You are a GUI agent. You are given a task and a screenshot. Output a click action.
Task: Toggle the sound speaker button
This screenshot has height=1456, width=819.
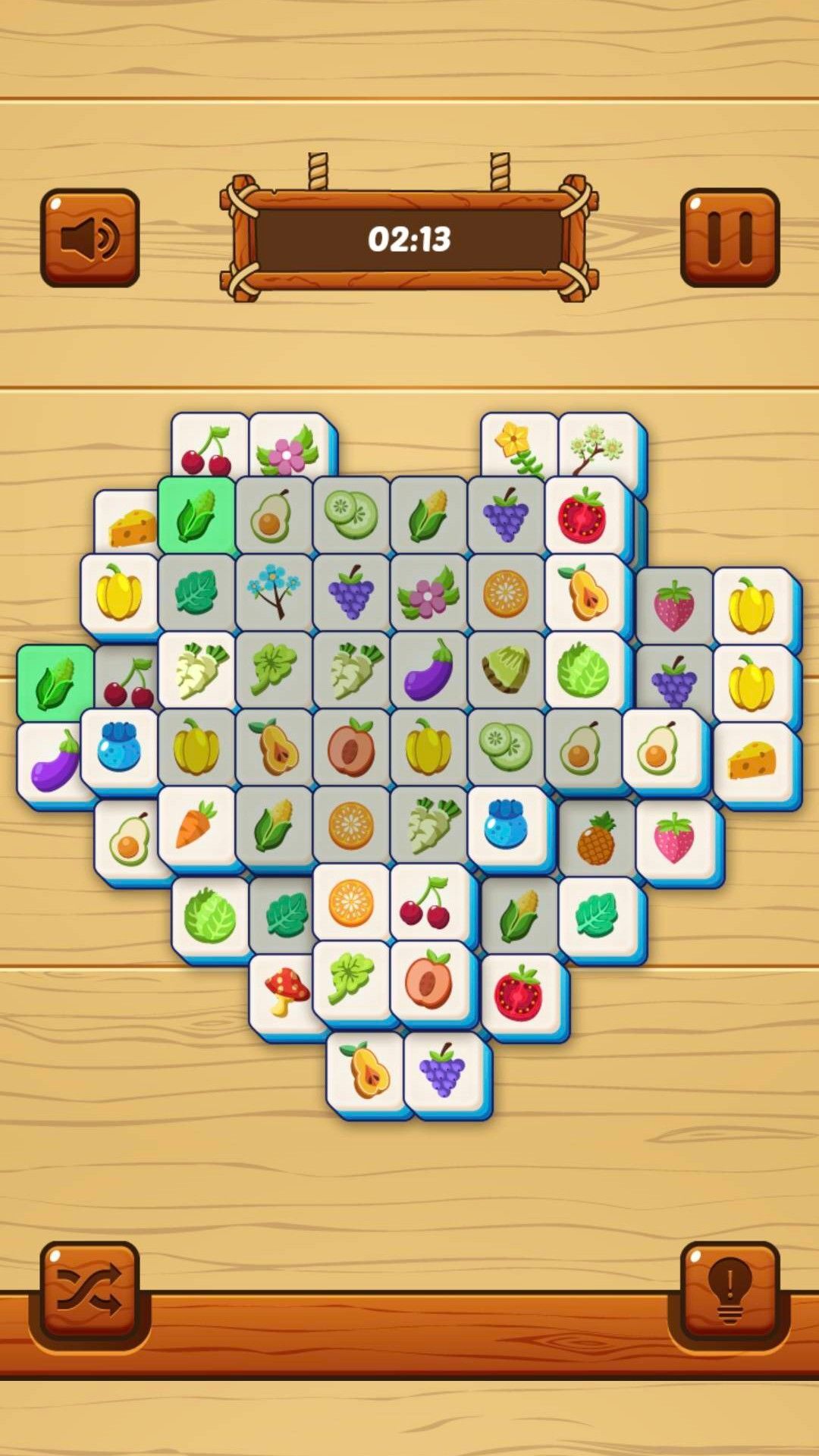pyautogui.click(x=89, y=237)
